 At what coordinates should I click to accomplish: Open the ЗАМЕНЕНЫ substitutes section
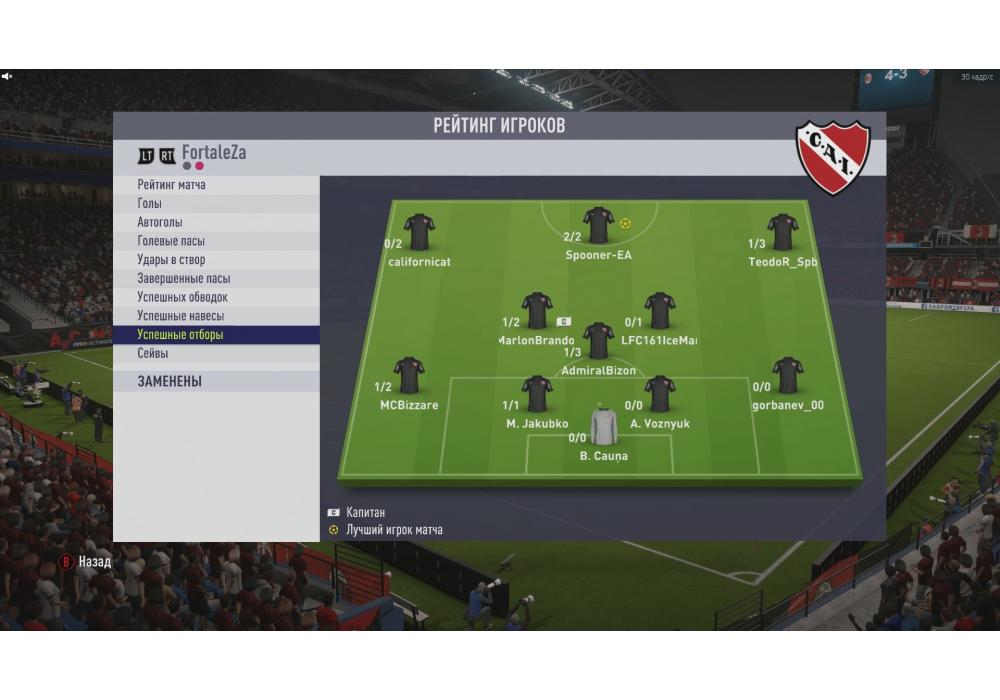(170, 381)
